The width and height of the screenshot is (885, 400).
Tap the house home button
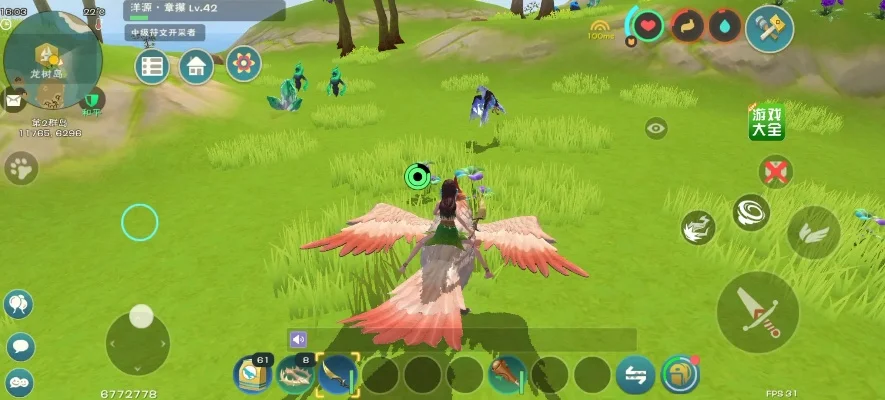196,66
